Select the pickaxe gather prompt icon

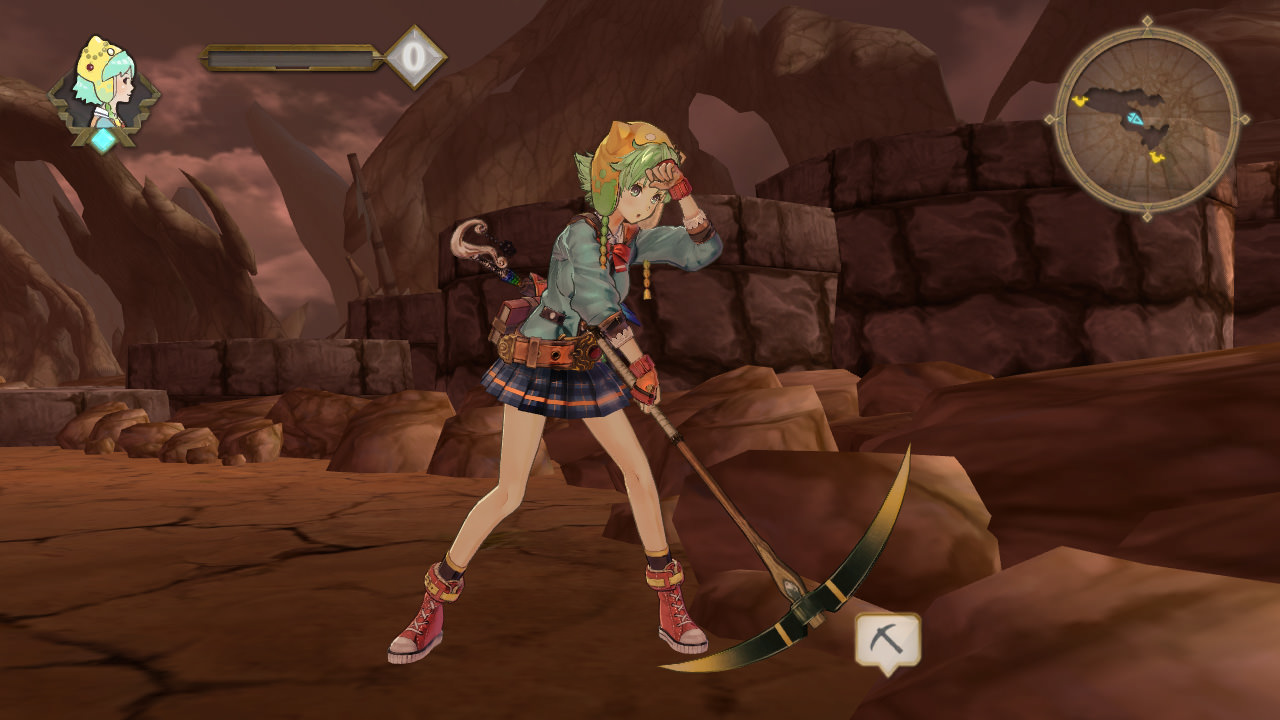point(887,641)
